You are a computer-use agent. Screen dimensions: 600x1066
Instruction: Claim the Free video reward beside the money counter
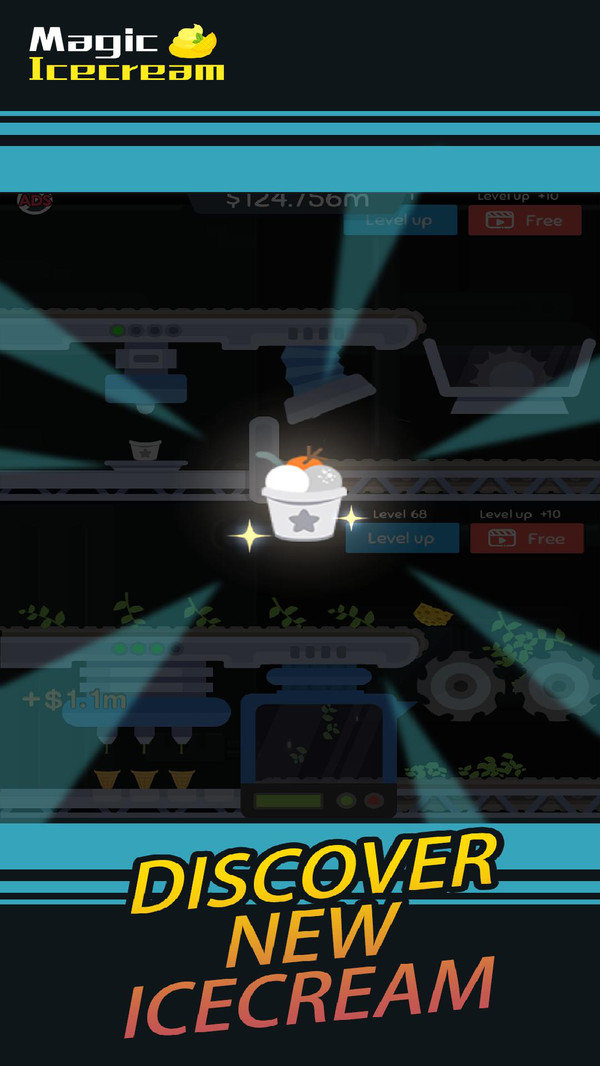(x=525, y=220)
